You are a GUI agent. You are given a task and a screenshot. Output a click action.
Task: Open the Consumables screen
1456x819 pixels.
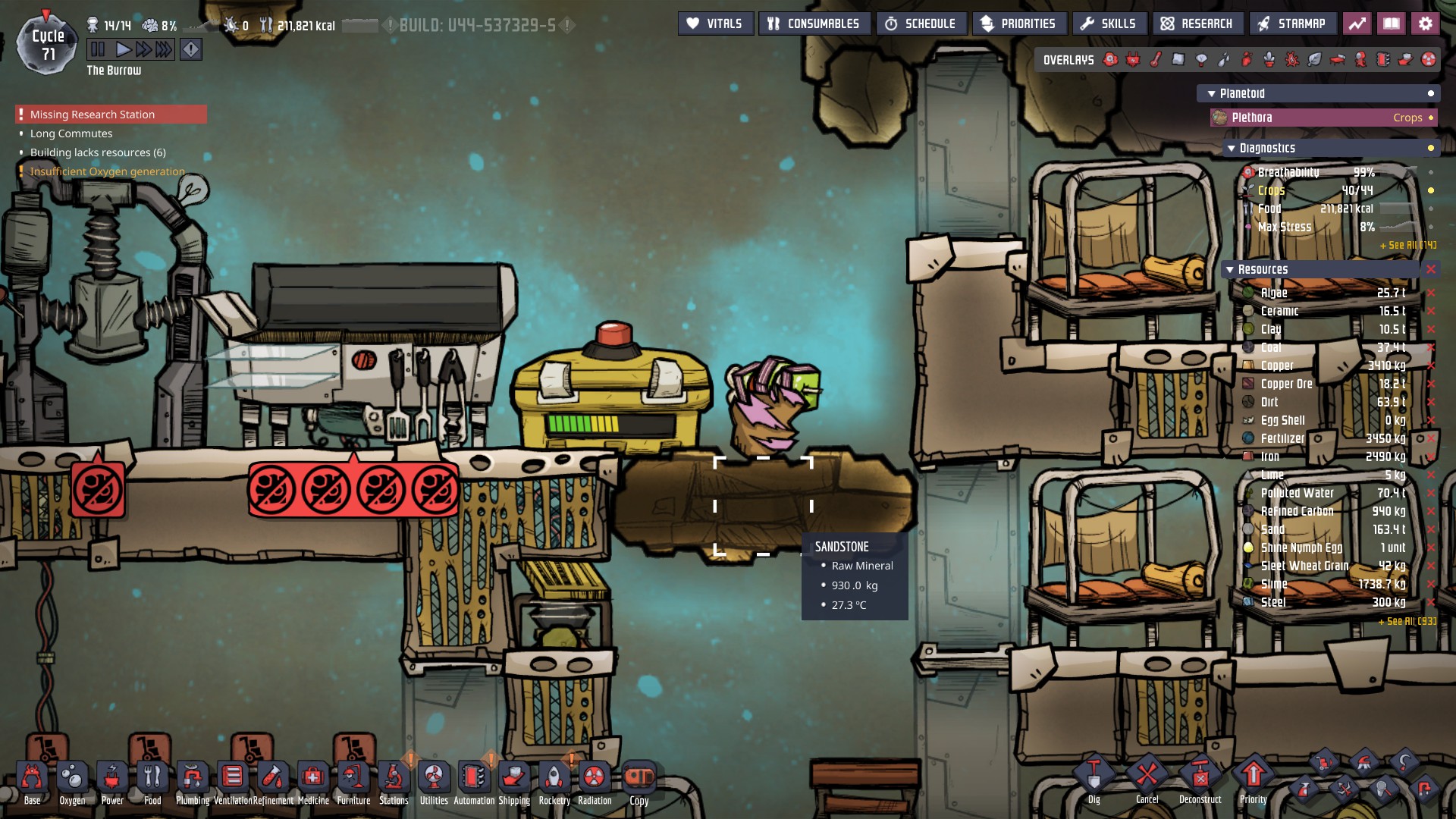click(814, 24)
